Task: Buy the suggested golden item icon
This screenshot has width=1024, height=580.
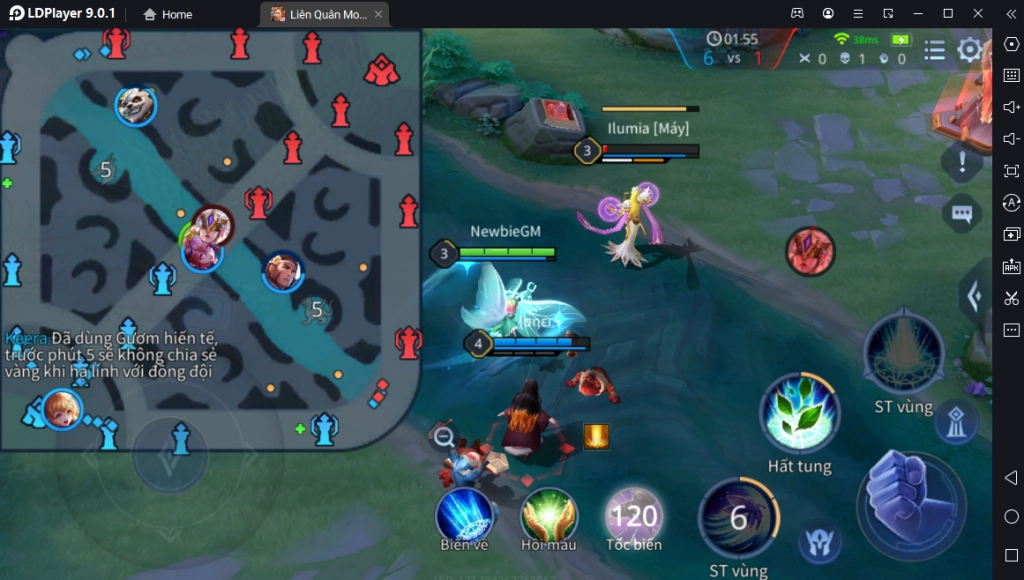Action: tap(596, 435)
